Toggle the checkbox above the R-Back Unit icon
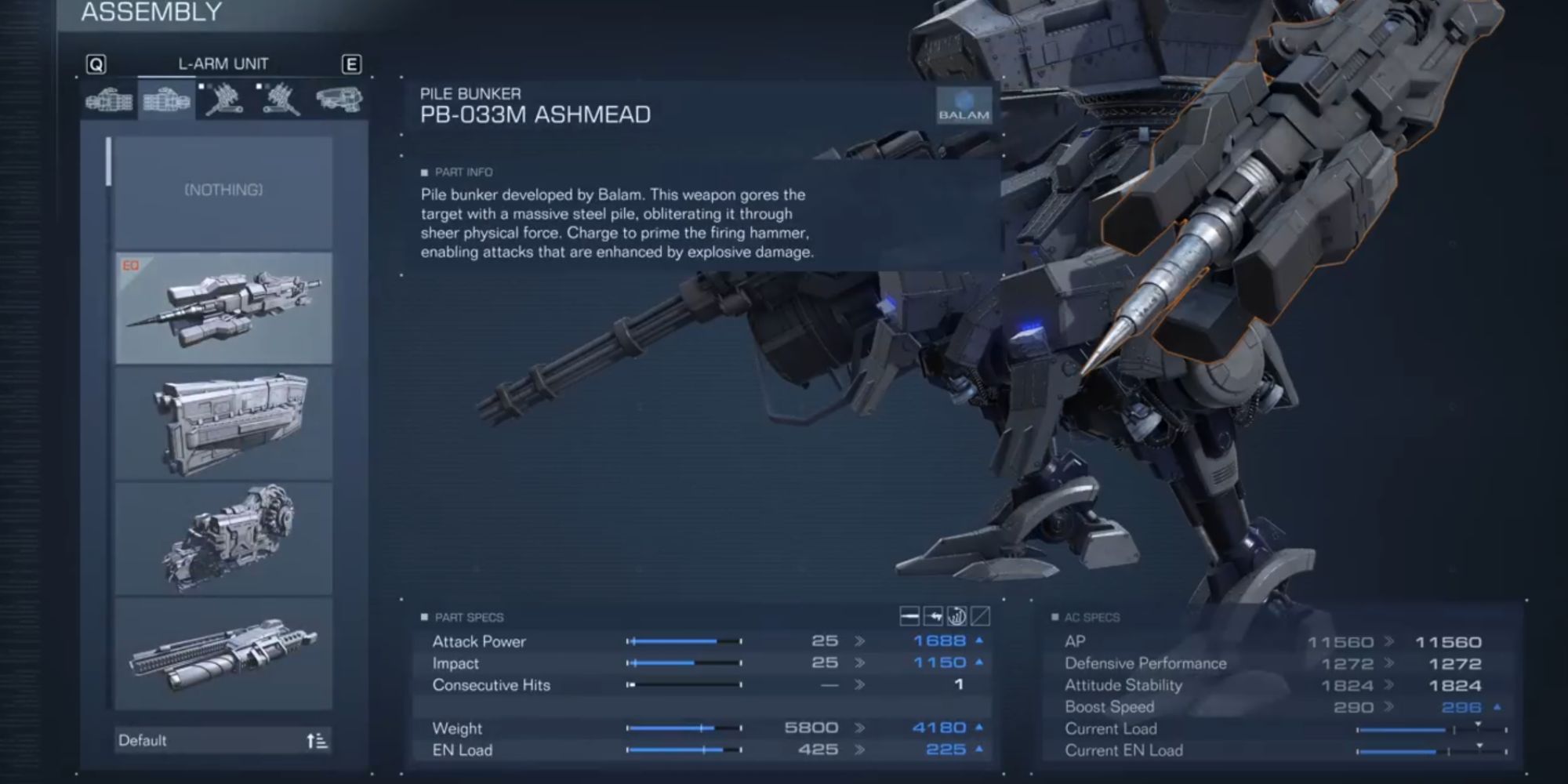The width and height of the screenshot is (1568, 784). tap(202, 86)
